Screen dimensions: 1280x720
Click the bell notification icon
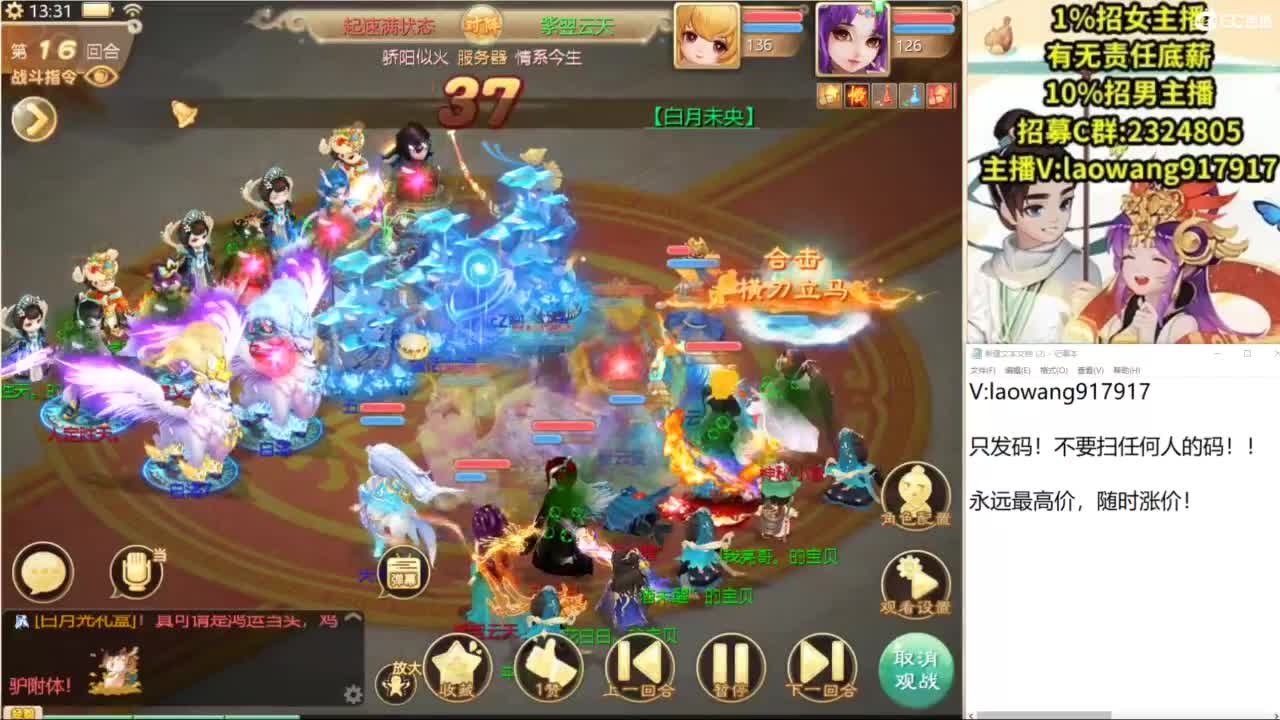185,110
